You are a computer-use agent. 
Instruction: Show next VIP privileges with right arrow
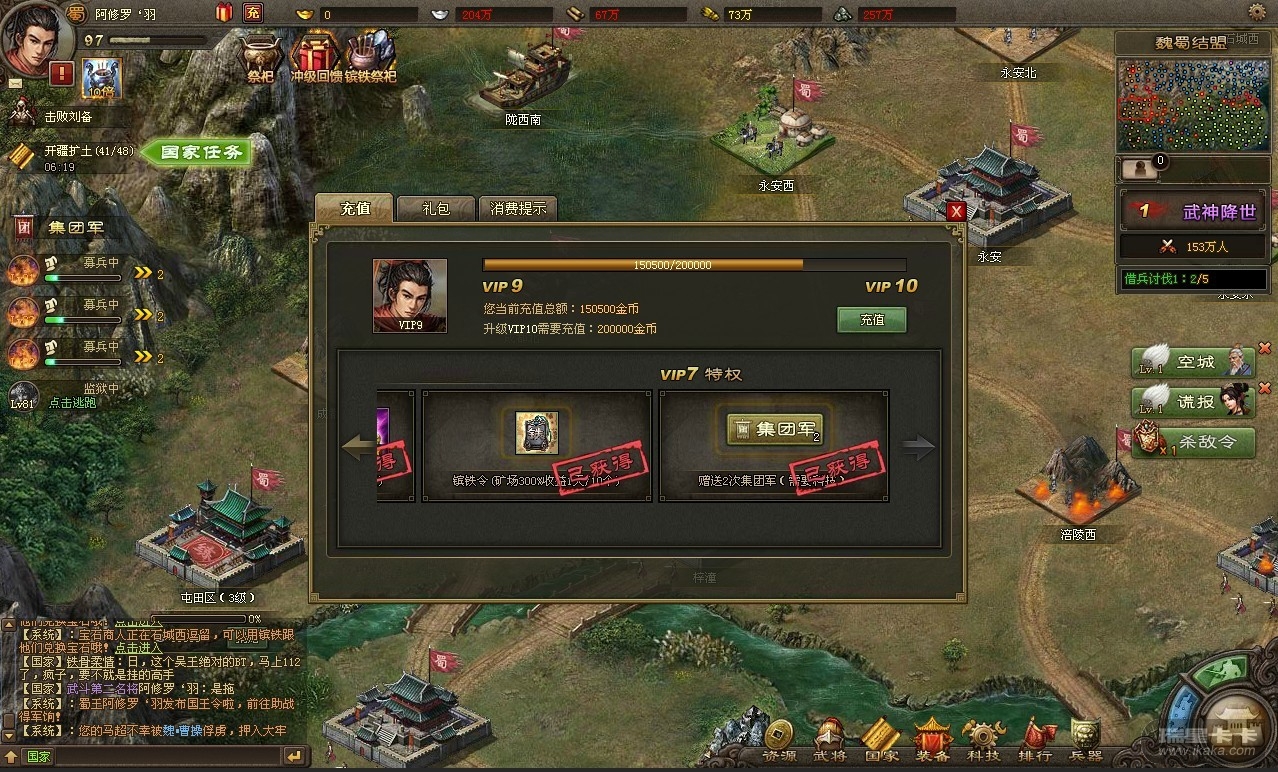(x=918, y=447)
